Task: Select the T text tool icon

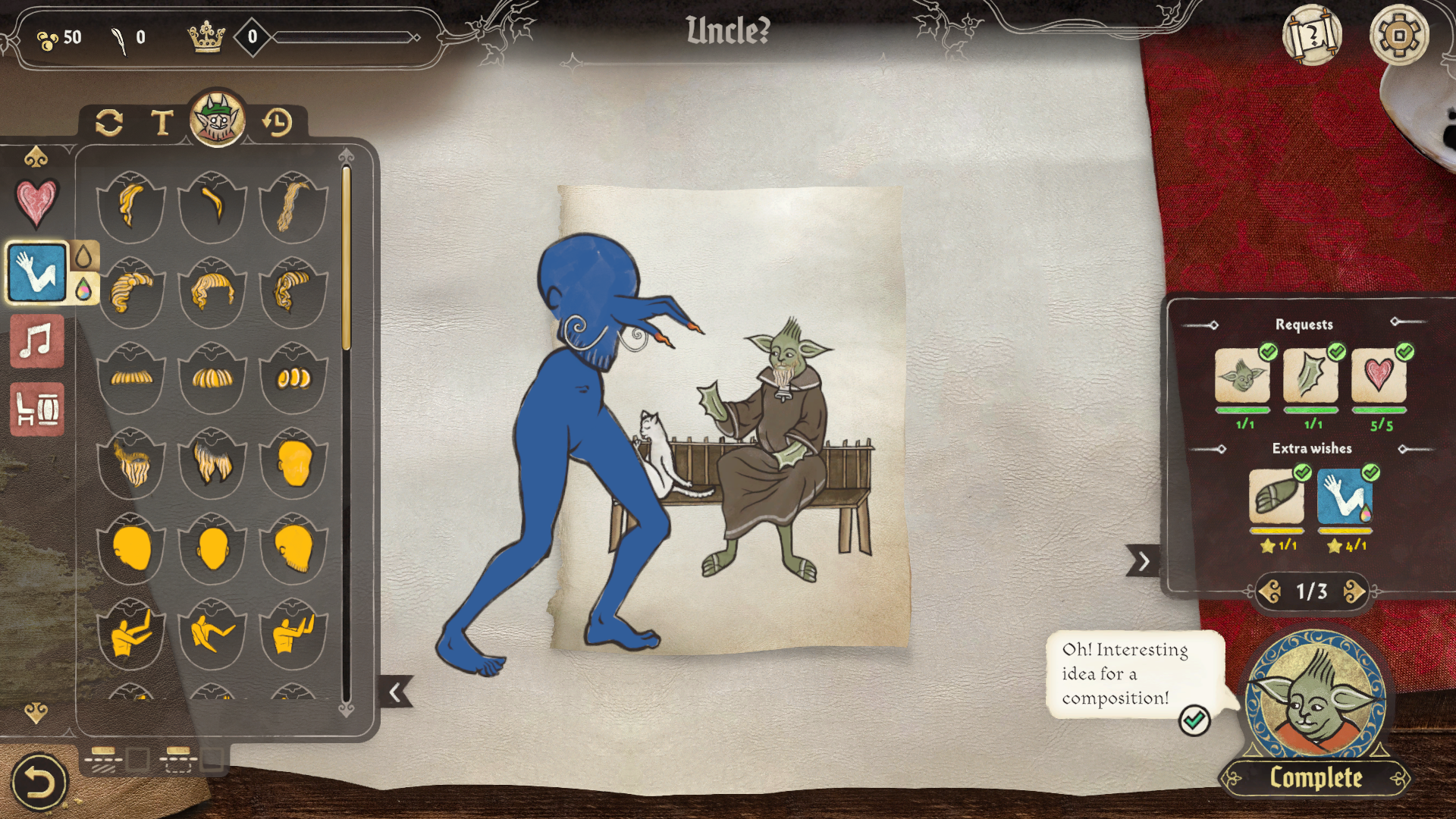Action: coord(162,121)
